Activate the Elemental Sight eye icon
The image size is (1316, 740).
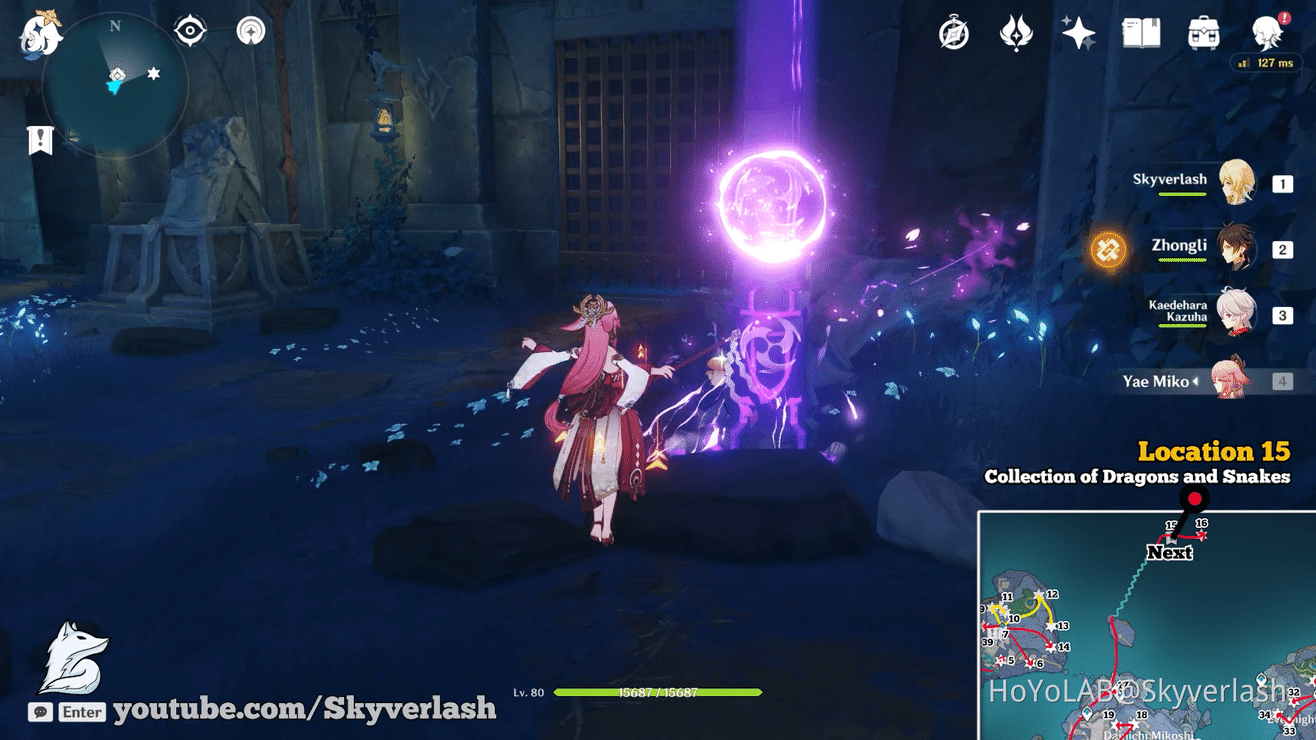pyautogui.click(x=189, y=31)
